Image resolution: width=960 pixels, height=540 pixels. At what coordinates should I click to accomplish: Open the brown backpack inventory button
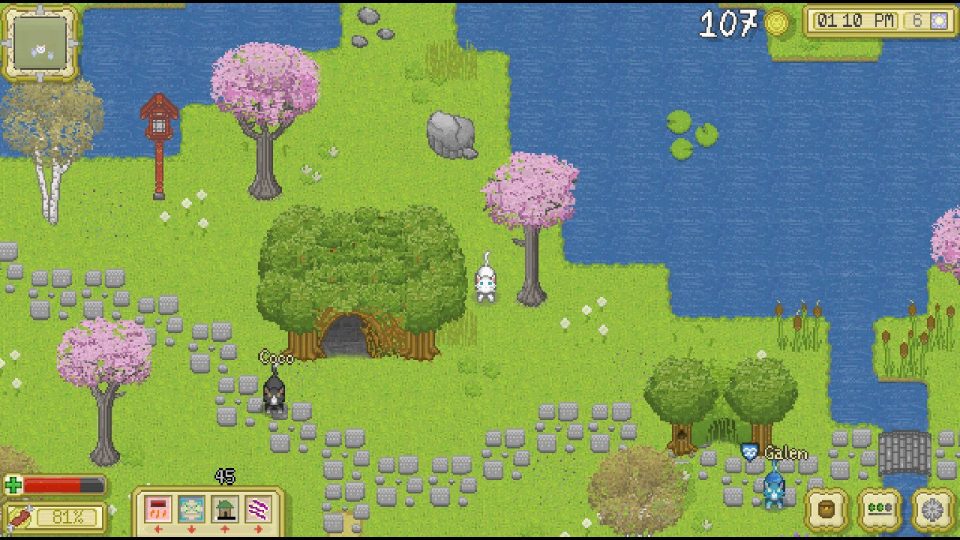[x=827, y=509]
